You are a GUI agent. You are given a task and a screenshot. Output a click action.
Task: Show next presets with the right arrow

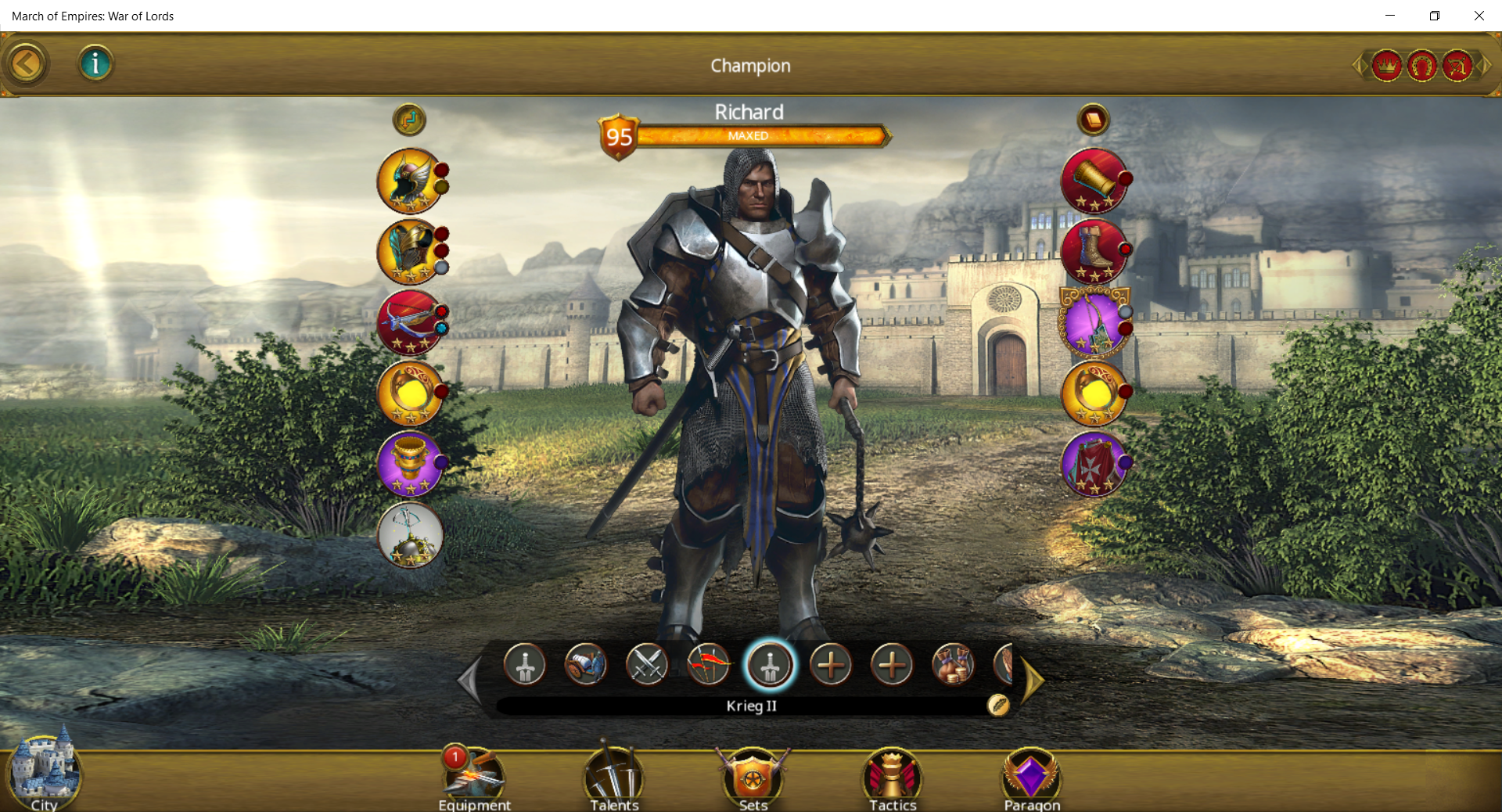click(x=1033, y=681)
